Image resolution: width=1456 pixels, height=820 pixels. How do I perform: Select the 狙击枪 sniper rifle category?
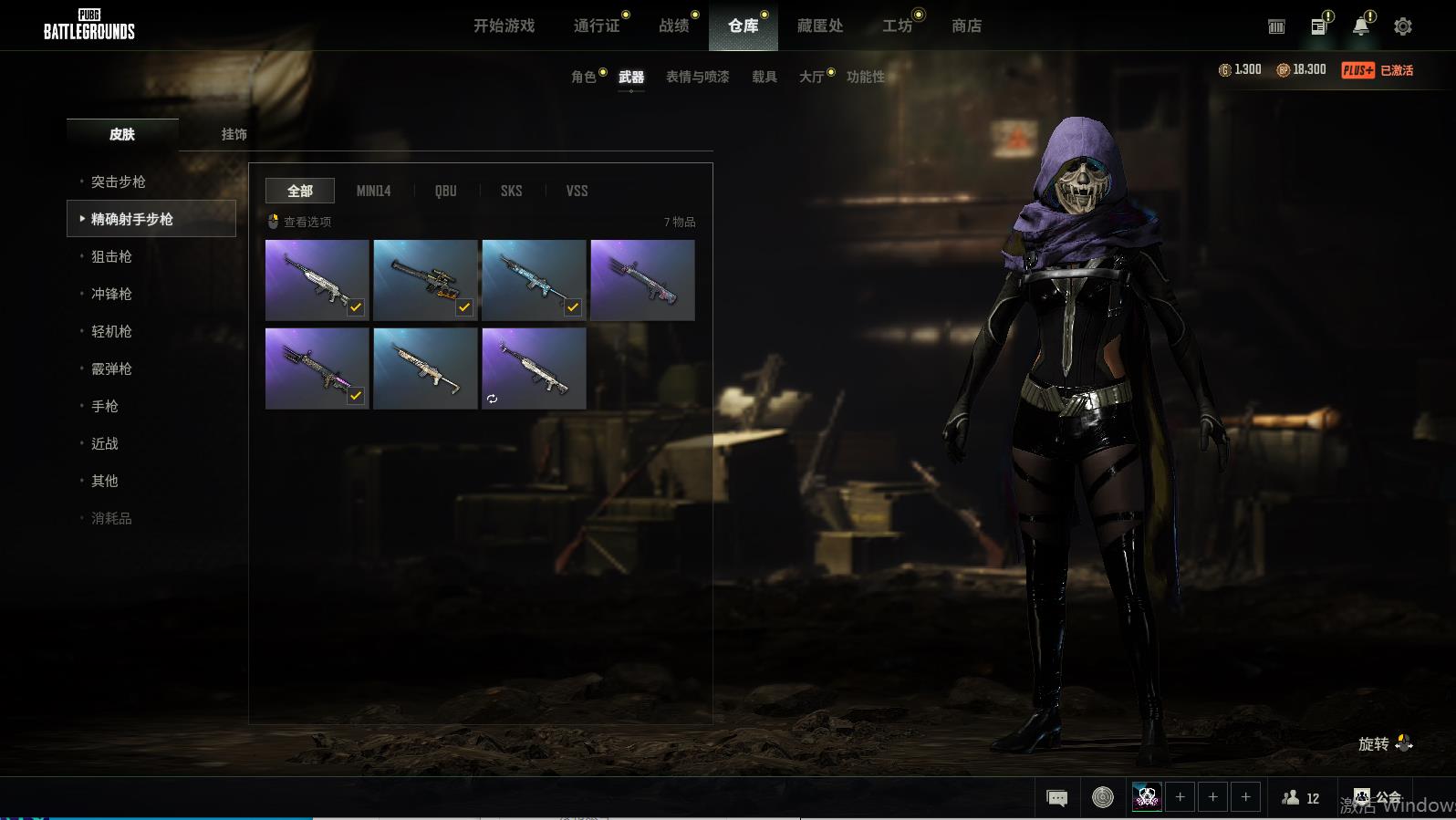pyautogui.click(x=111, y=256)
